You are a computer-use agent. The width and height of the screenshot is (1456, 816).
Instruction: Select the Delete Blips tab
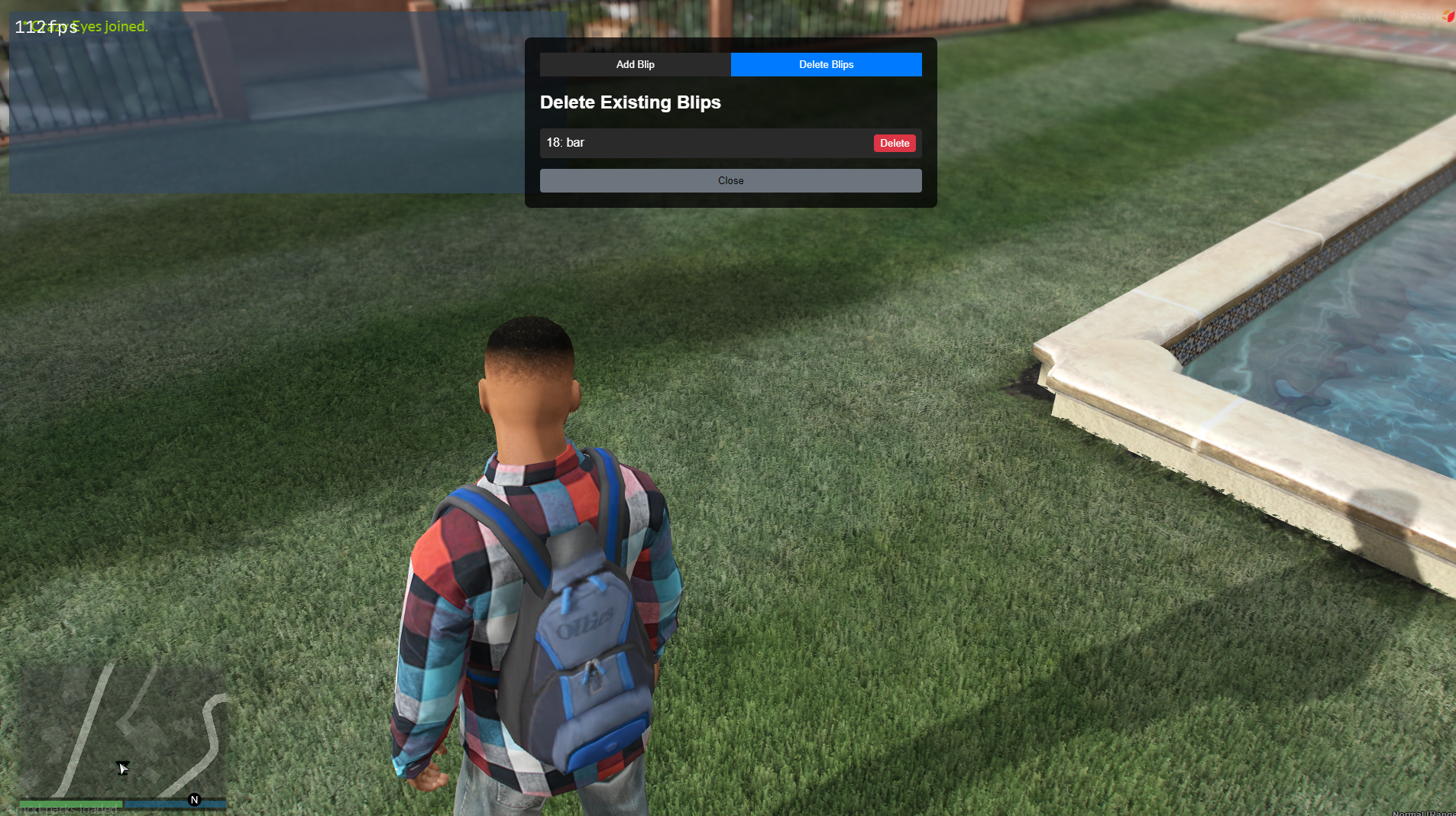click(x=826, y=65)
